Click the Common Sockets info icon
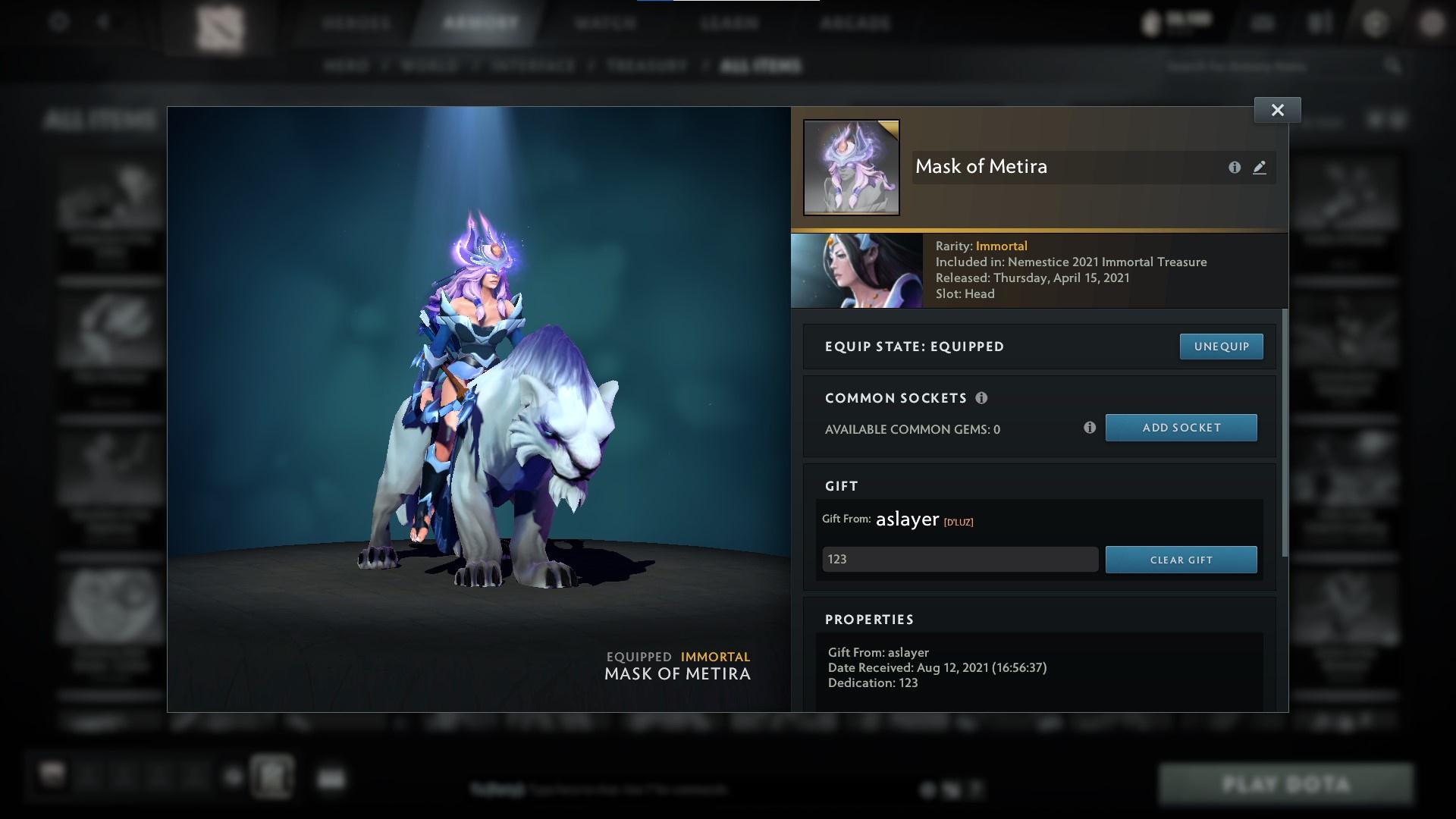Image resolution: width=1456 pixels, height=819 pixels. [983, 397]
